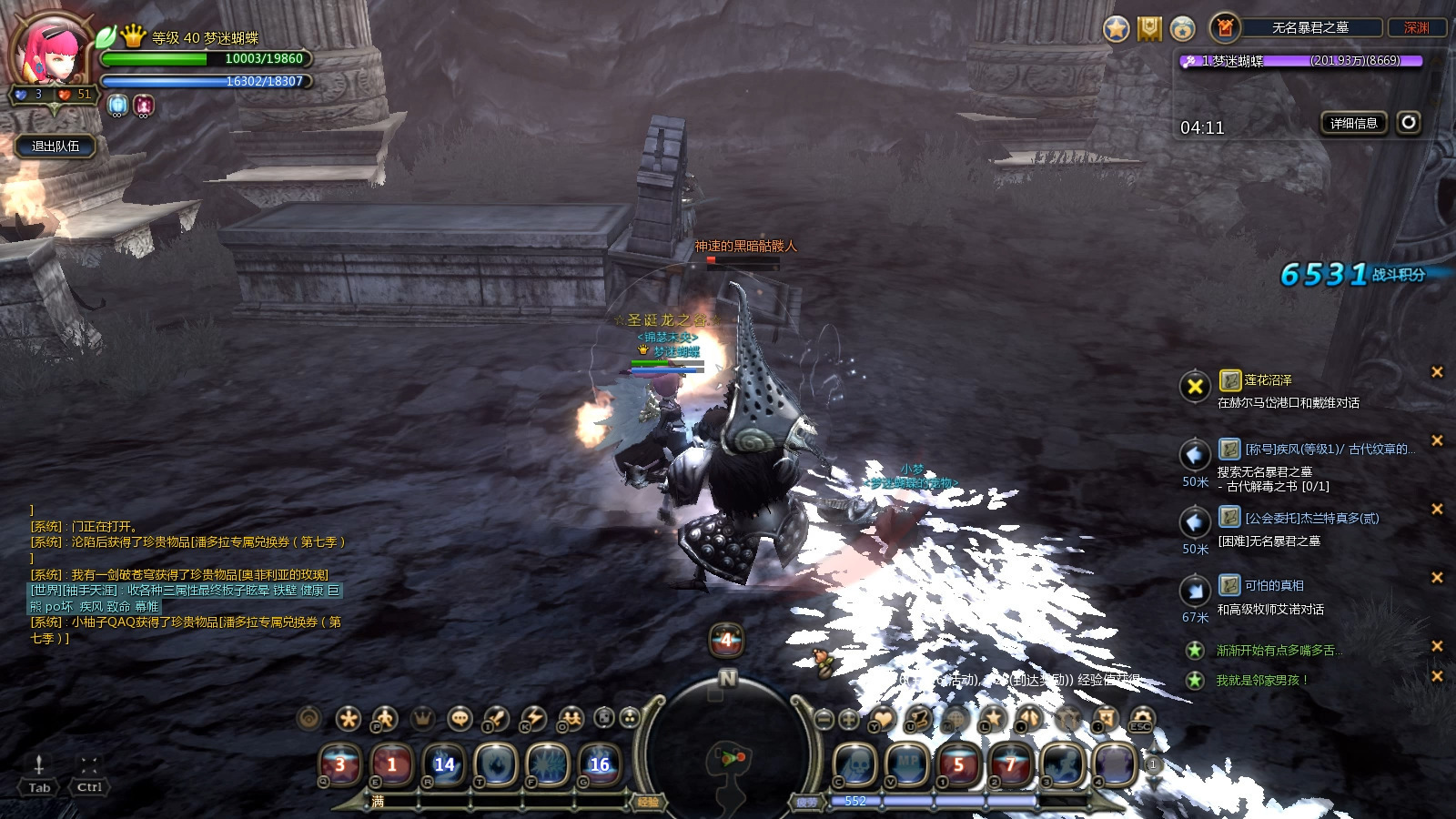Open the gold star icon at top
1456x819 pixels.
(1117, 29)
